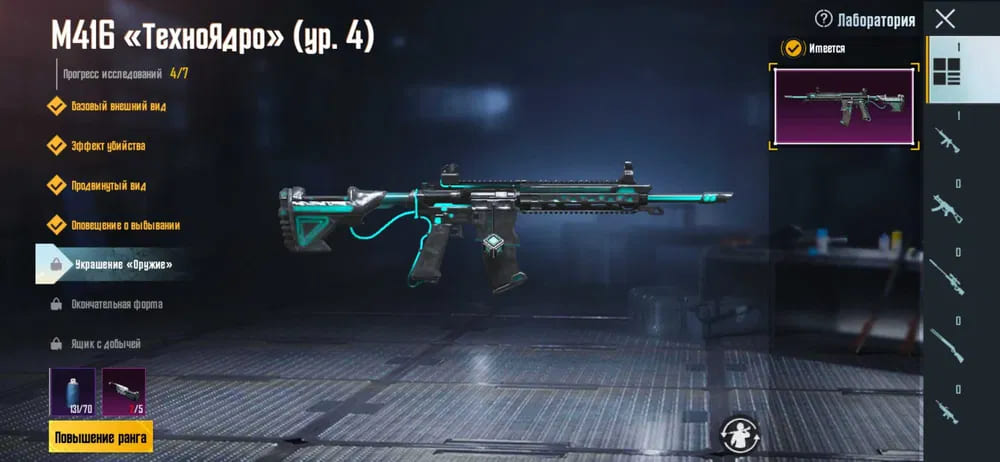Image resolution: width=1000 pixels, height=462 pixels.
Task: Choose the Эффект убийства entry
Action: click(x=107, y=146)
